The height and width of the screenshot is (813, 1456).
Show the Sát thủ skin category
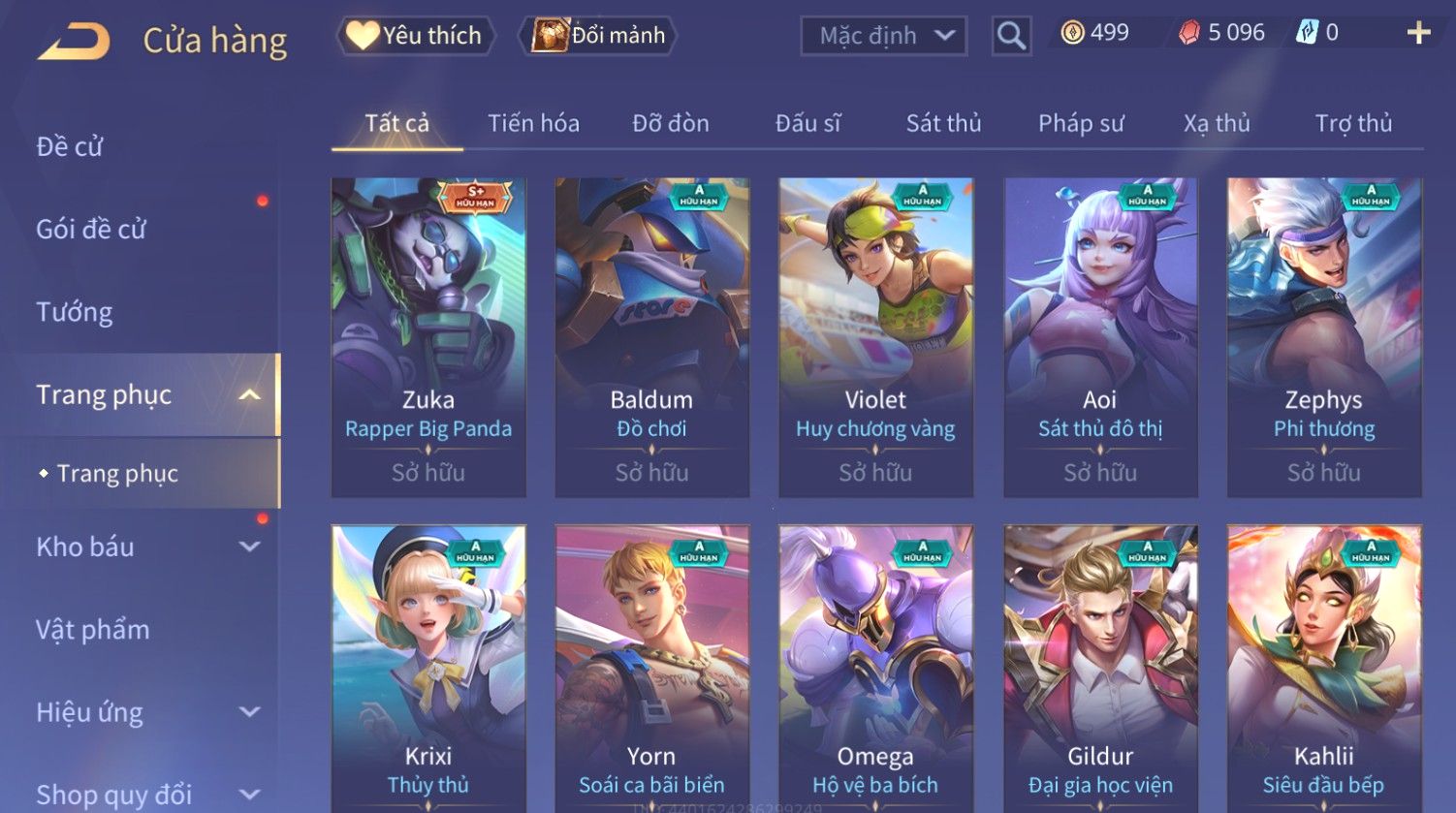tap(943, 123)
